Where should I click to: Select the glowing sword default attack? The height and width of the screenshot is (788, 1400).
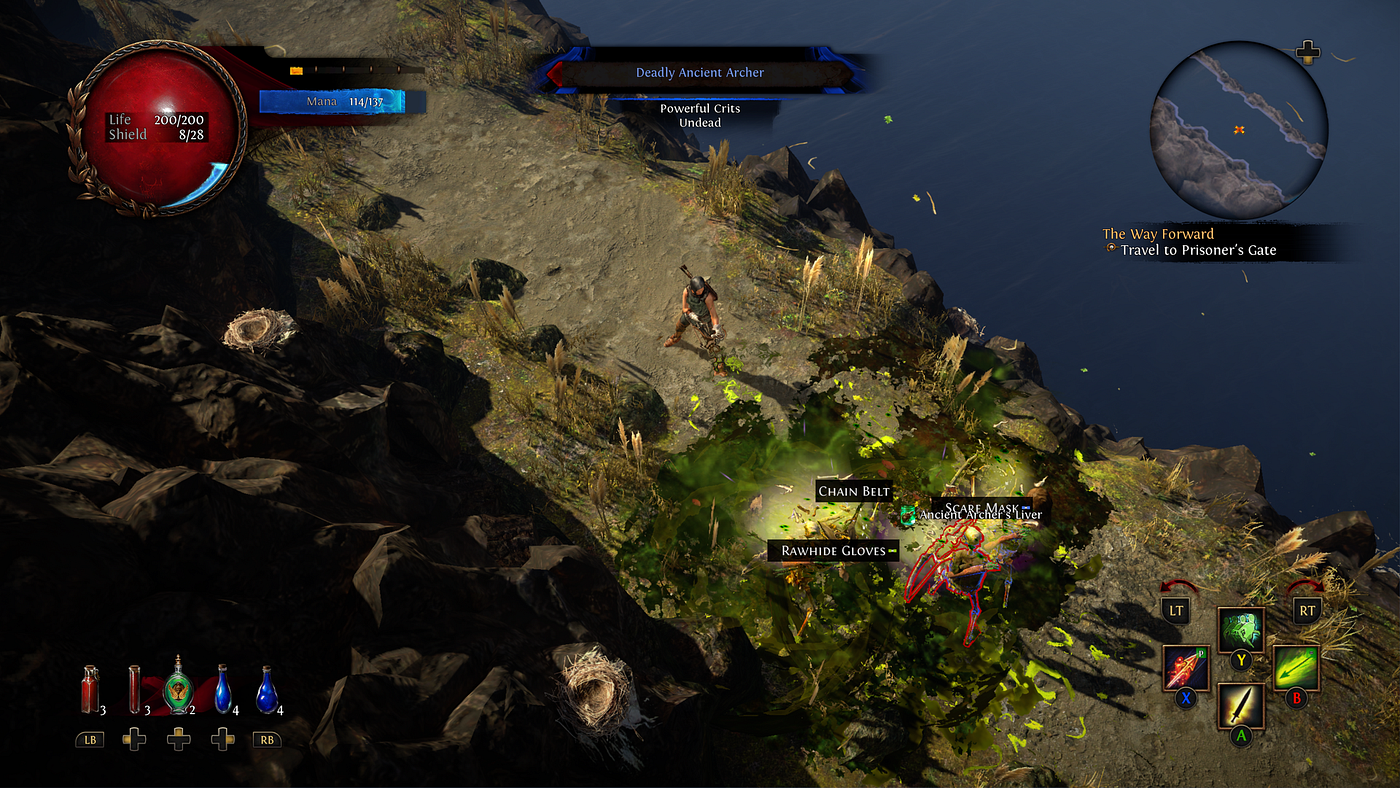1241,706
